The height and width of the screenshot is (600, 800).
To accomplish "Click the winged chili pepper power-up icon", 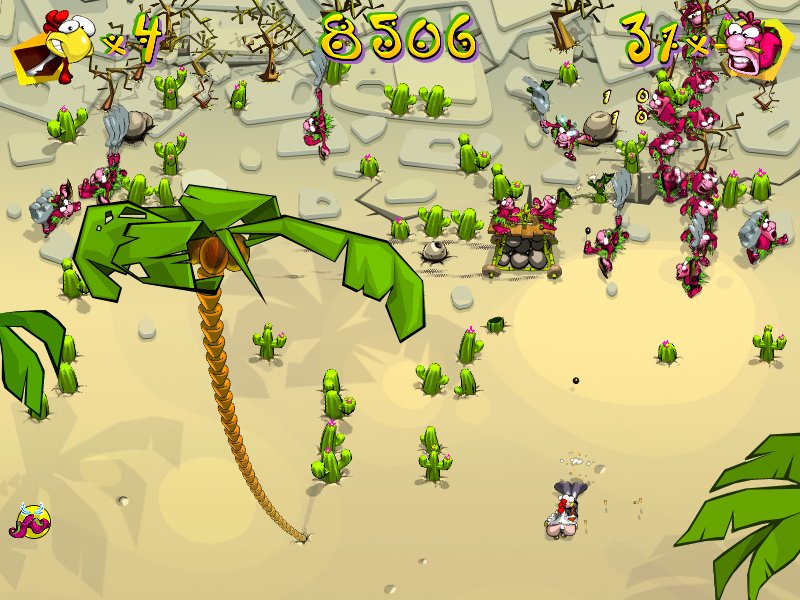I will point(31,521).
